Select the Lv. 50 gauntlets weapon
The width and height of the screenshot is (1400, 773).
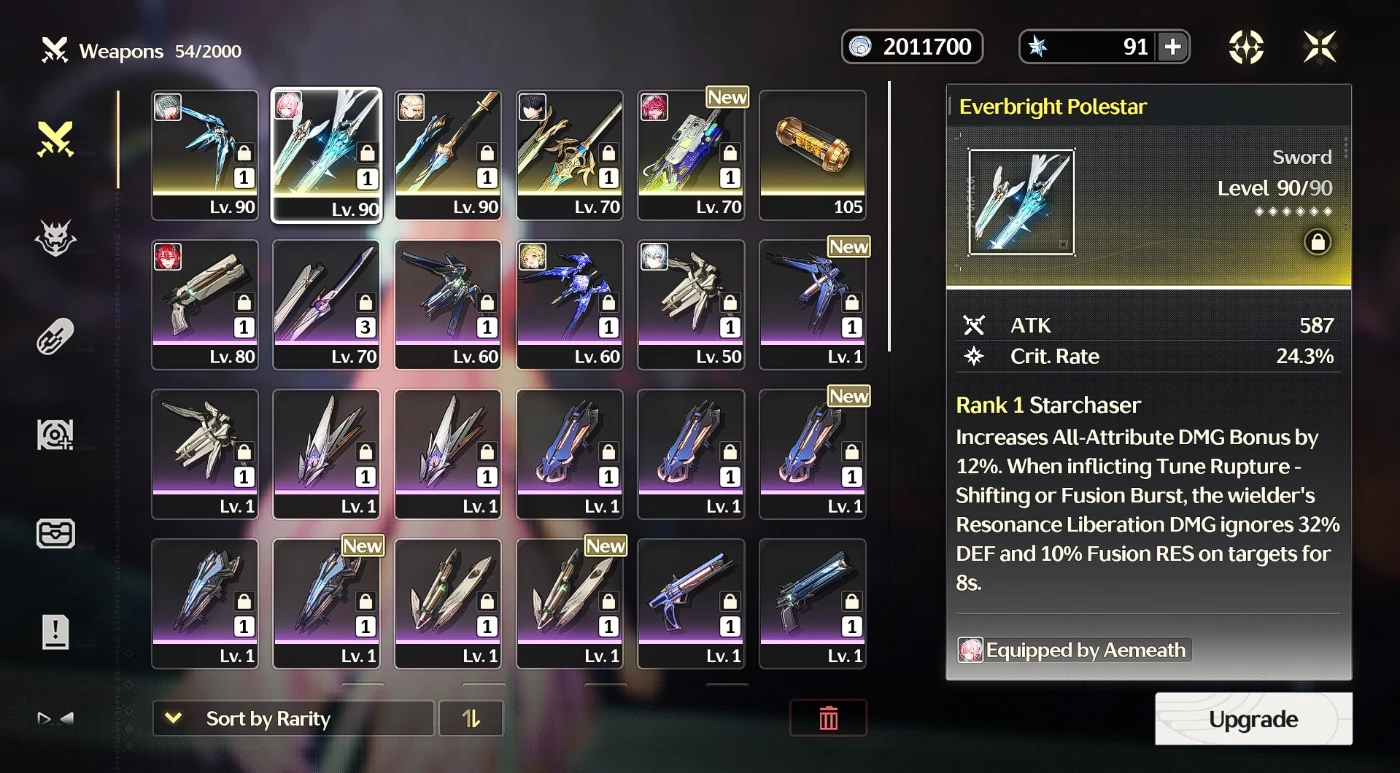[x=691, y=304]
